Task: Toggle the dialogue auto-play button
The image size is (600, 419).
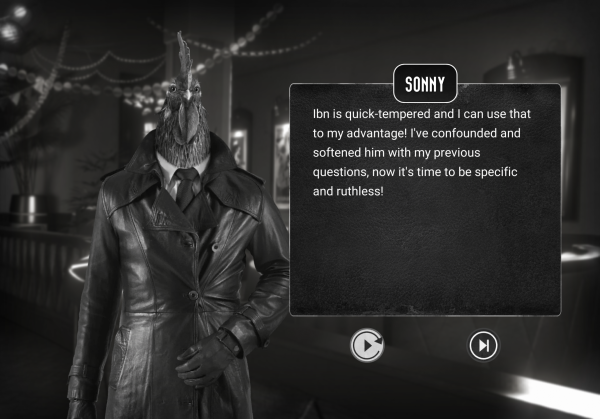Action: pyautogui.click(x=368, y=346)
